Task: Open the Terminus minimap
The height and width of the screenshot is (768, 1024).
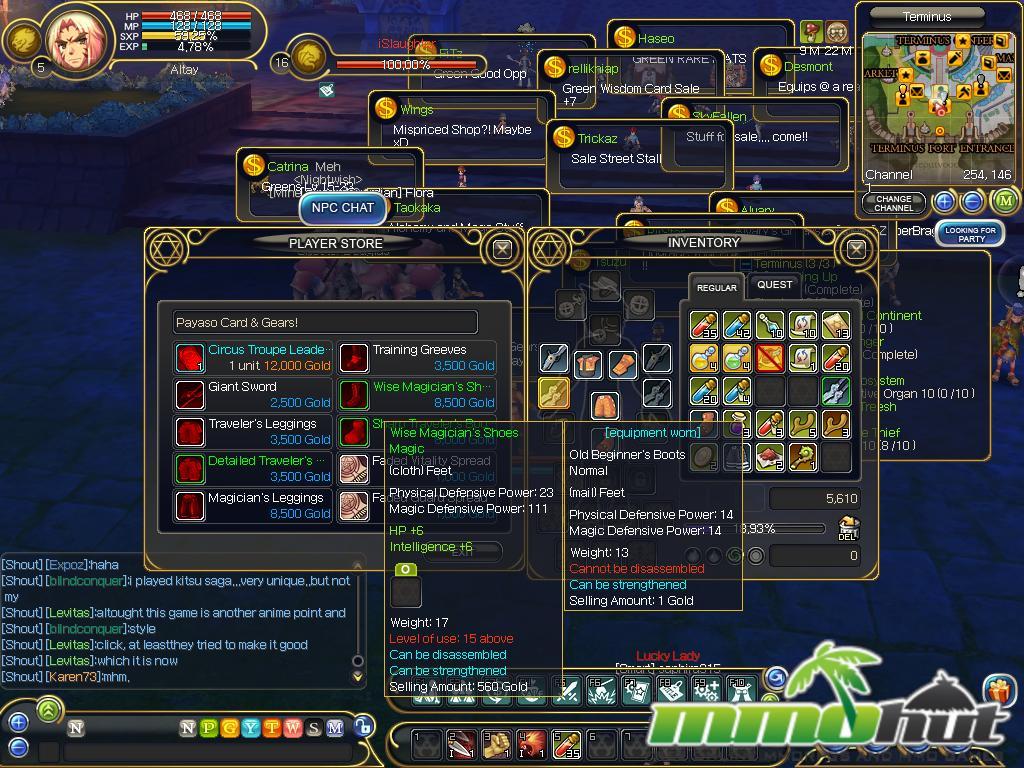Action: 938,95
